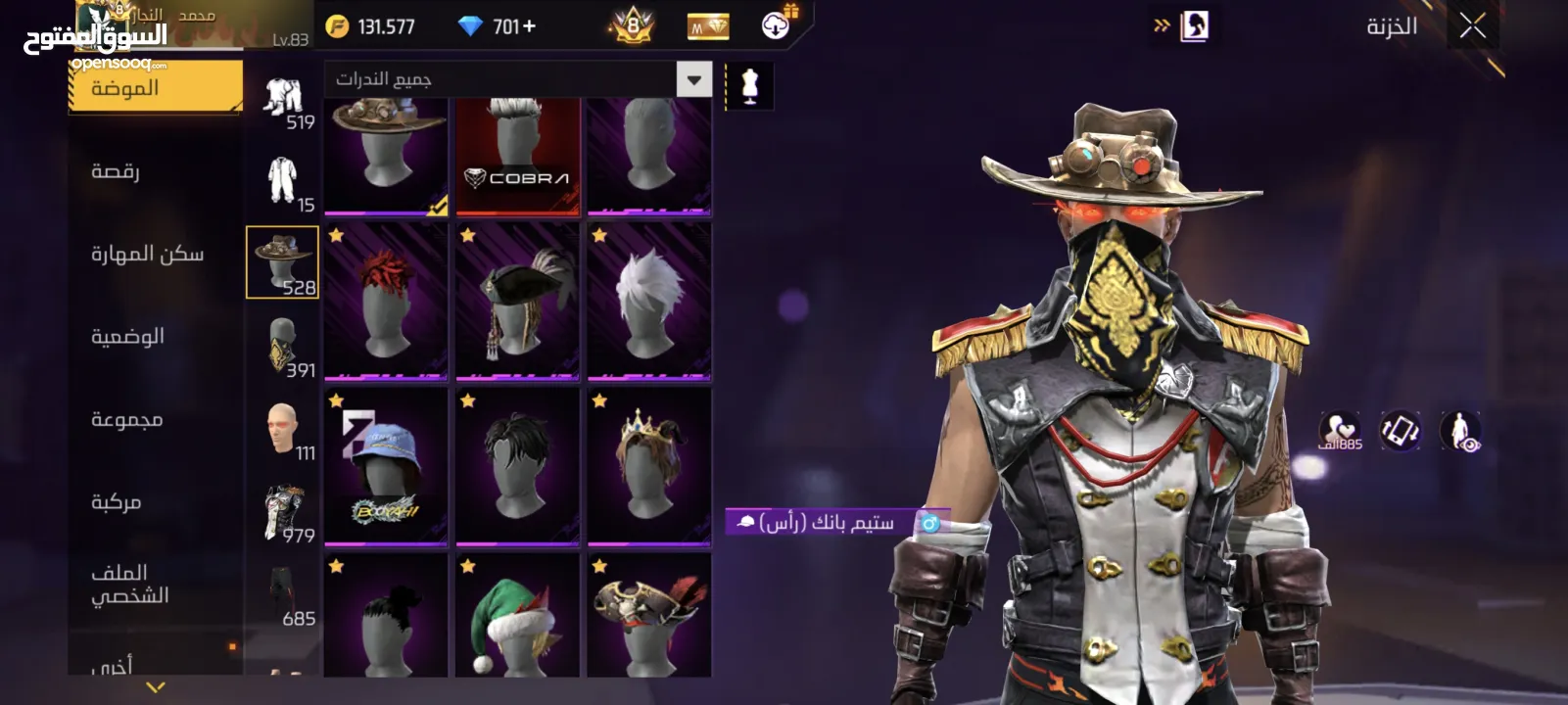Close the vault screen with the X
Screen dimensions: 1568x705
tap(1472, 26)
